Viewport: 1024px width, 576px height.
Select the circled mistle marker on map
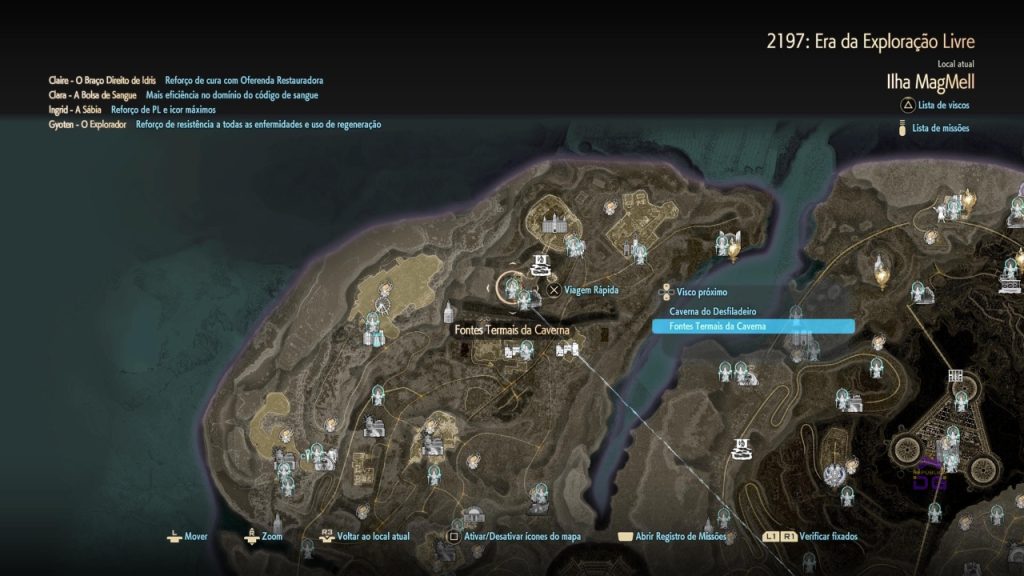(x=511, y=288)
